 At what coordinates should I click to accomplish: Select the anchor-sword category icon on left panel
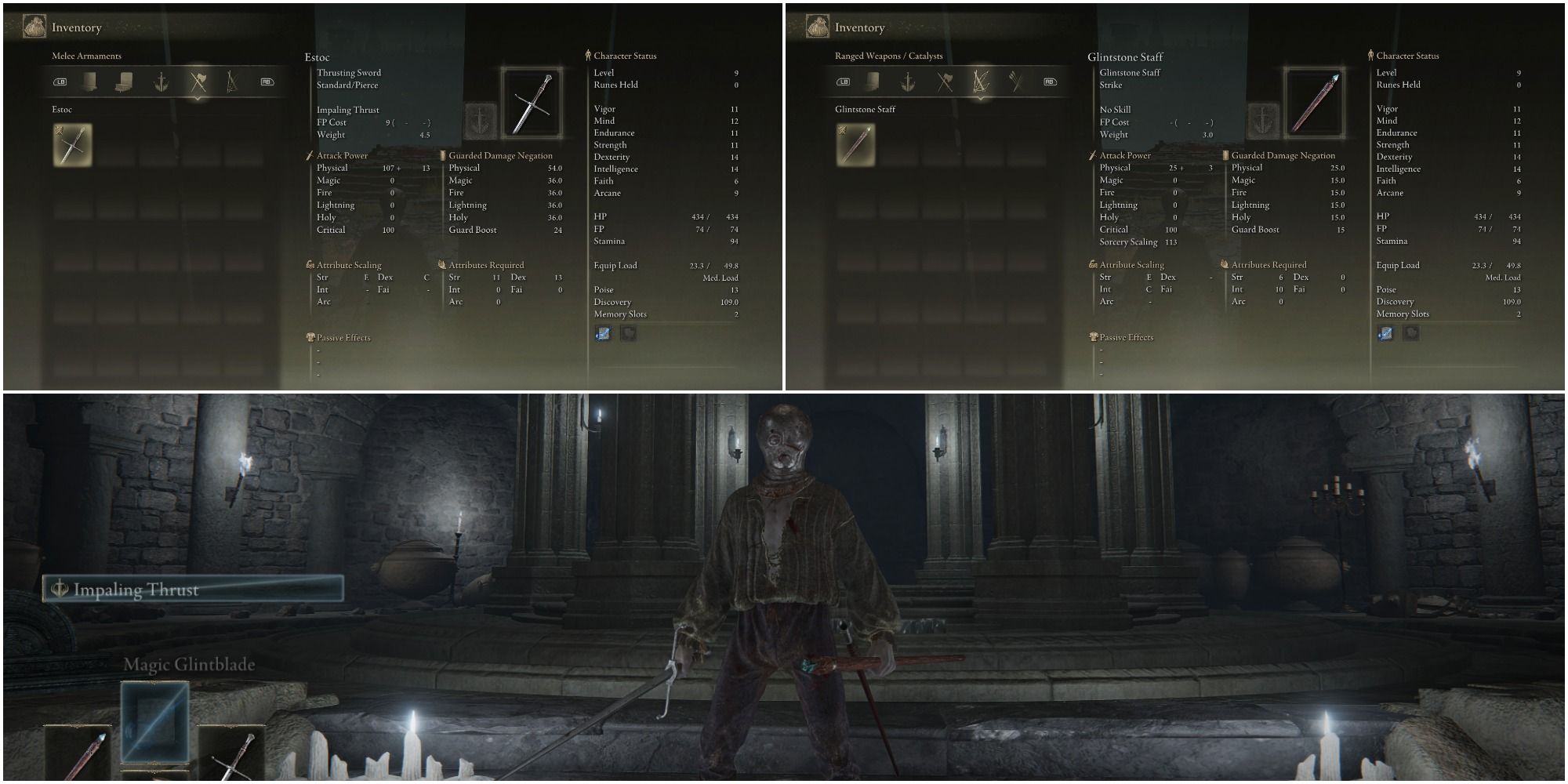point(160,80)
